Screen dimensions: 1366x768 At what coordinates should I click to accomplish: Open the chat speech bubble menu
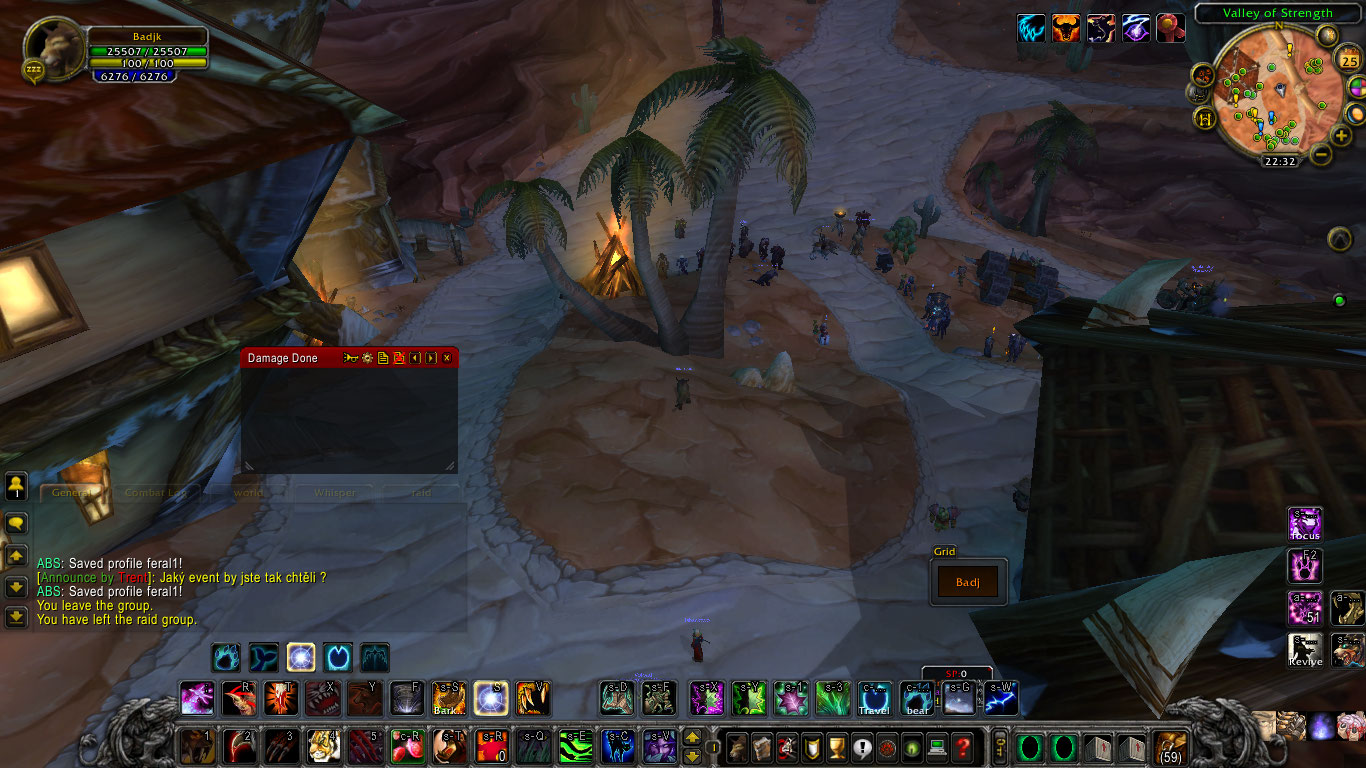click(x=16, y=523)
